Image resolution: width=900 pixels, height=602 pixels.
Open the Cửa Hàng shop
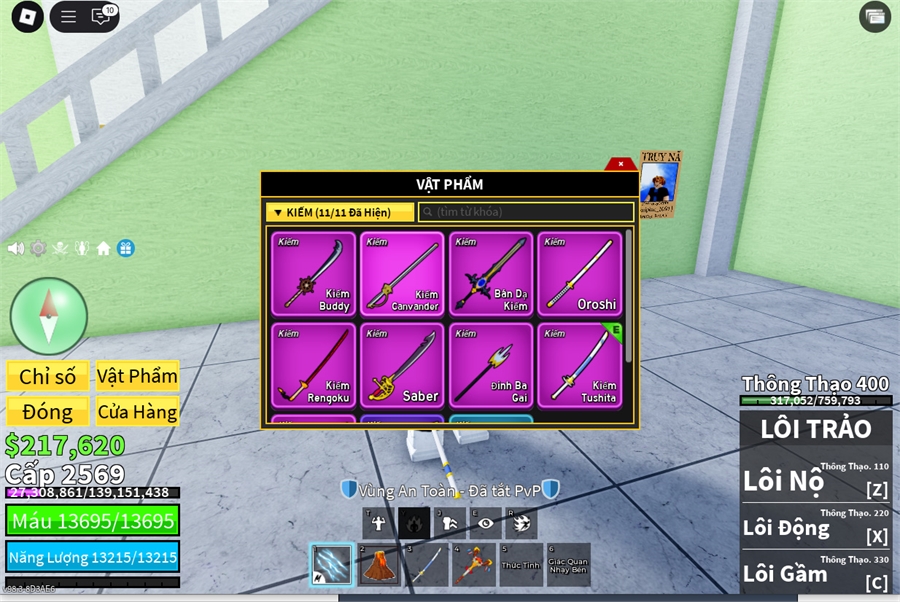point(137,411)
